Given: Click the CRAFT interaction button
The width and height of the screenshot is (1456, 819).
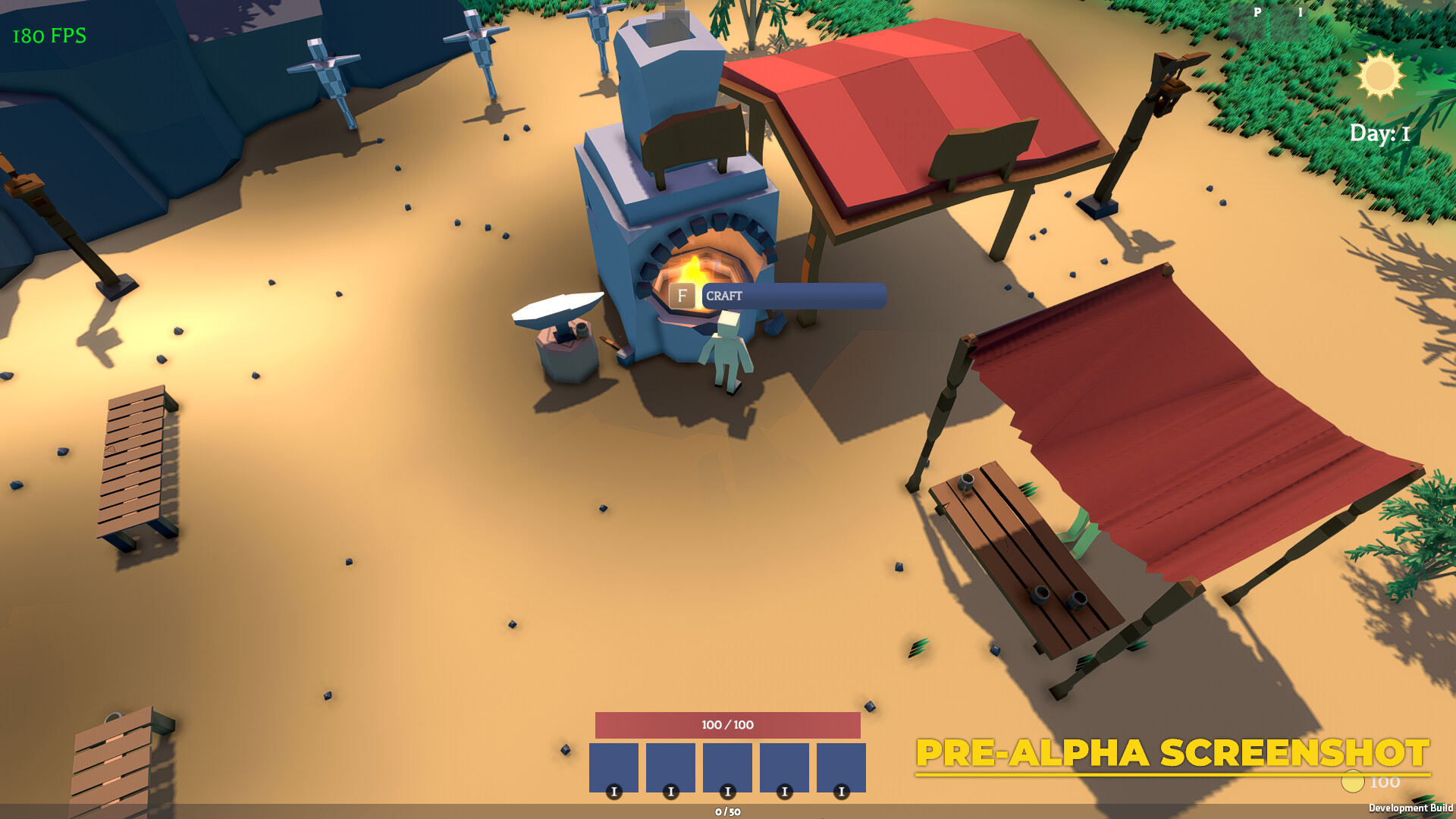Looking at the screenshot, I should pyautogui.click(x=793, y=297).
